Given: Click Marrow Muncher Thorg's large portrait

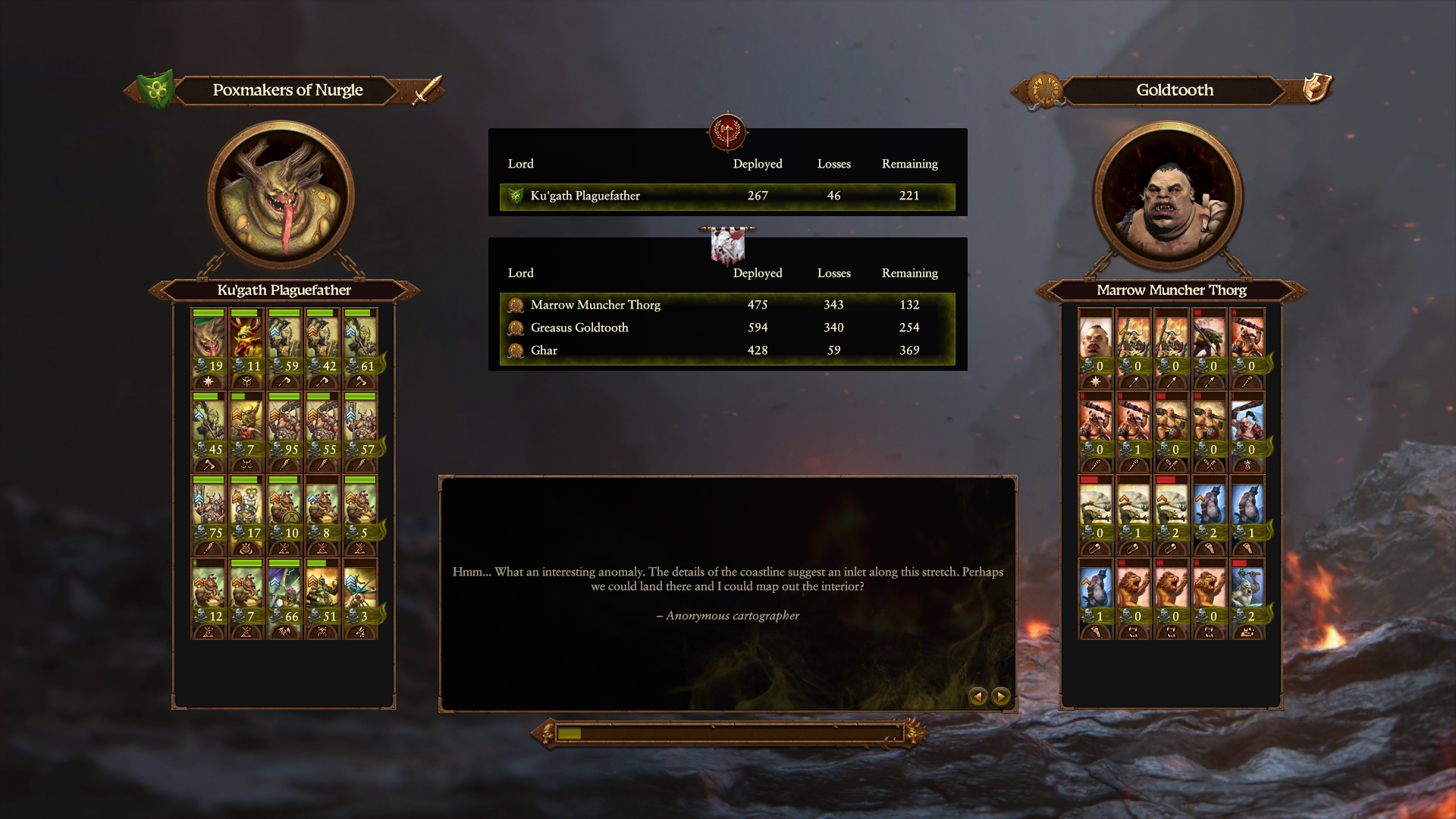Looking at the screenshot, I should pyautogui.click(x=1168, y=196).
